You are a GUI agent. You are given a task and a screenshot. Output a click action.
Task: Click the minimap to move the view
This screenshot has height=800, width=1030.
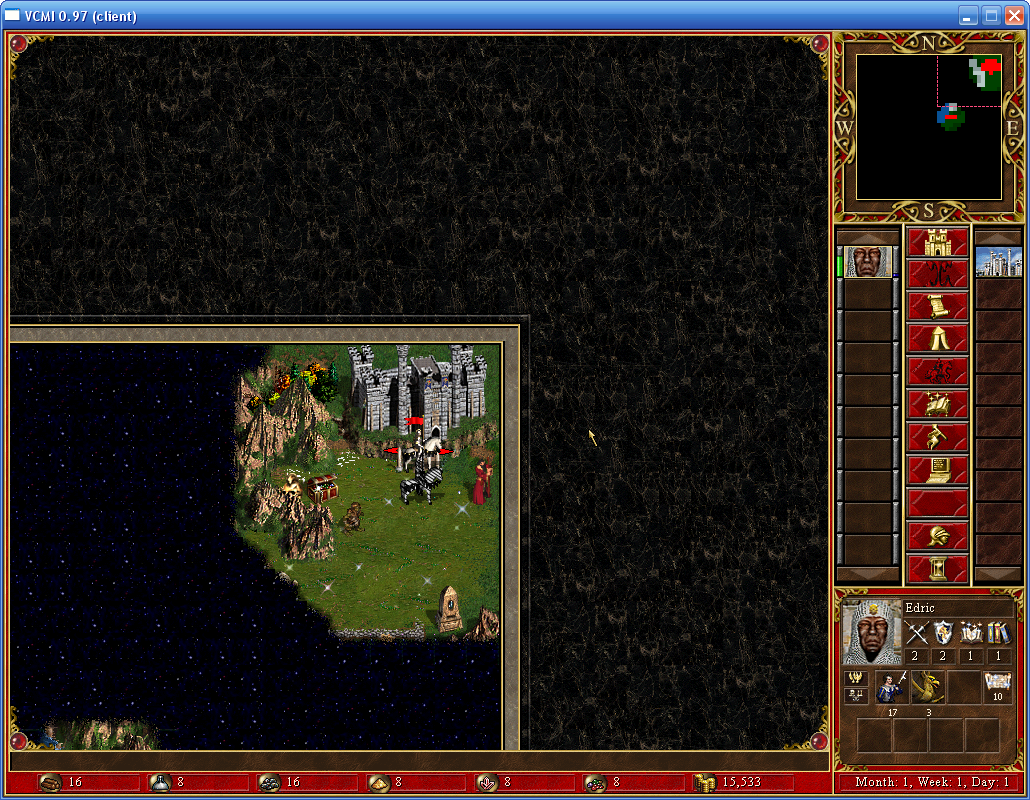pyautogui.click(x=929, y=127)
